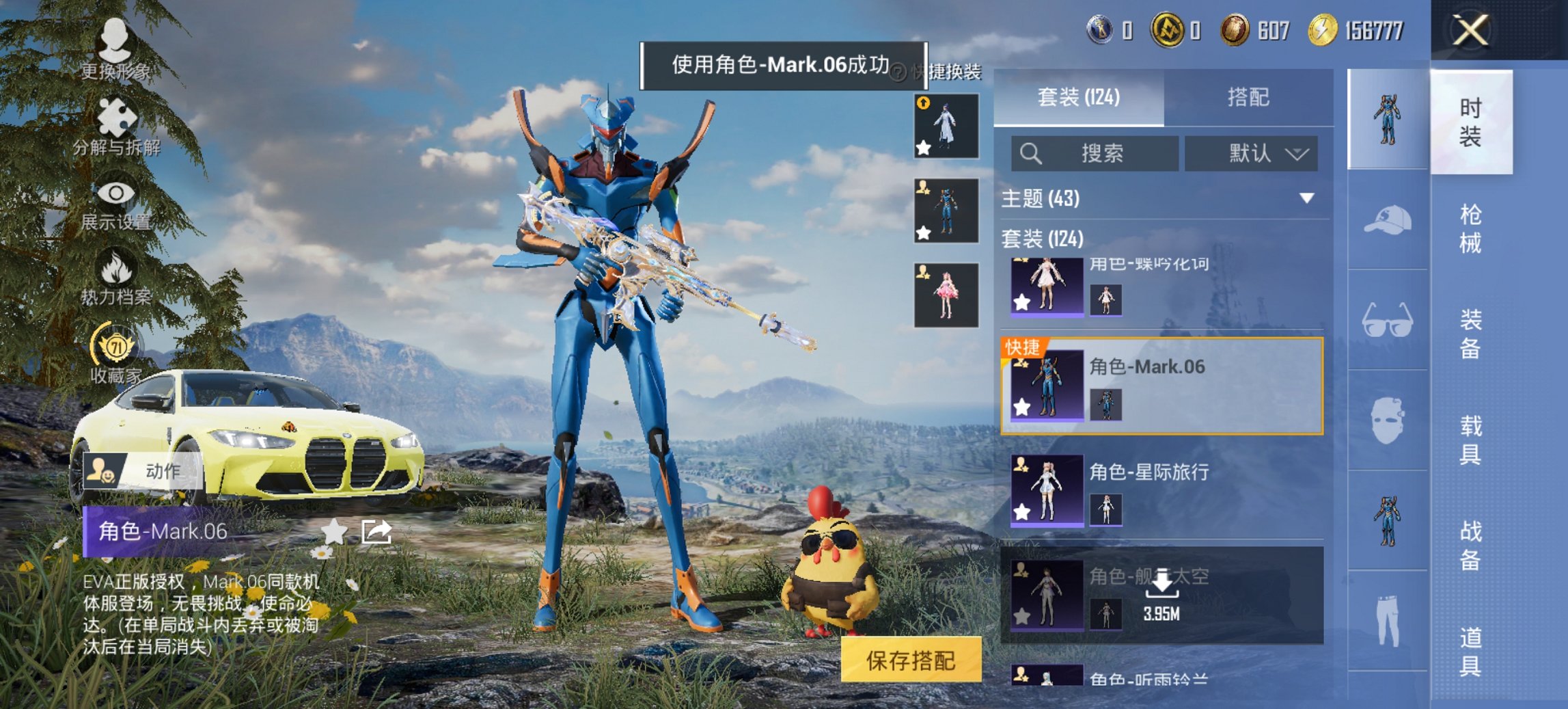Open the 默认 sort dropdown
The image size is (1568, 709).
tap(1252, 154)
